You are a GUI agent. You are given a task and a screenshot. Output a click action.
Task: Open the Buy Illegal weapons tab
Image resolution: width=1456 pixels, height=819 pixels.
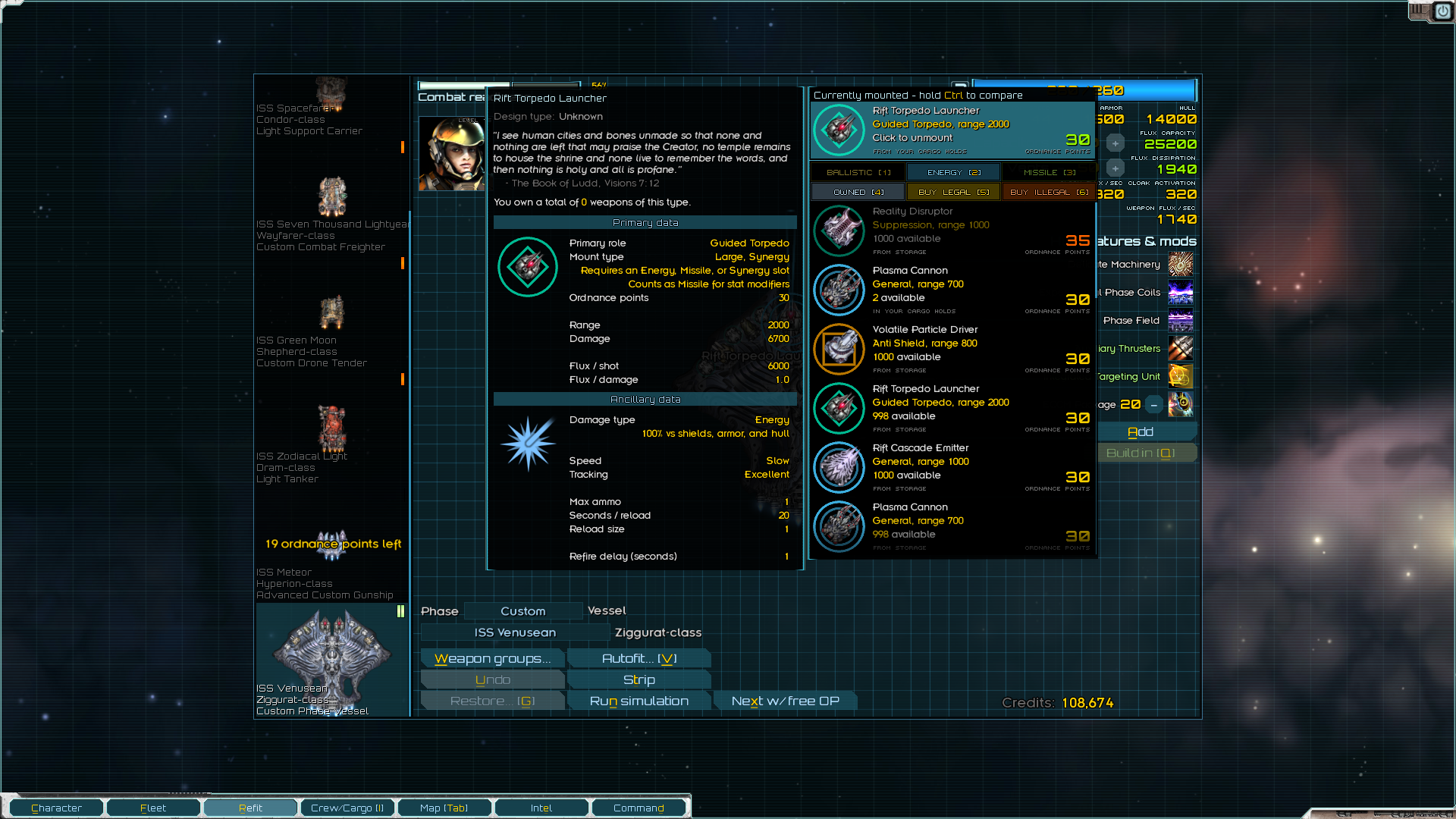click(1049, 193)
